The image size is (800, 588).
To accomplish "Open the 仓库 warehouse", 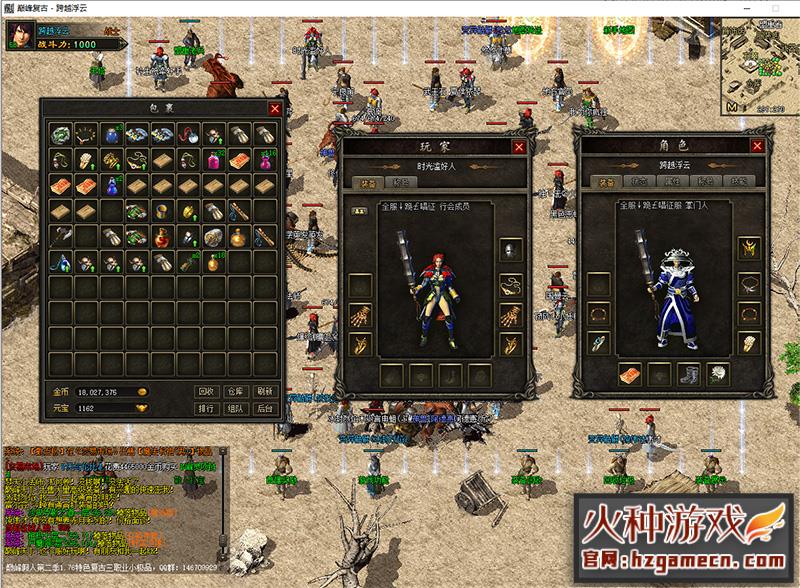I will 235,391.
